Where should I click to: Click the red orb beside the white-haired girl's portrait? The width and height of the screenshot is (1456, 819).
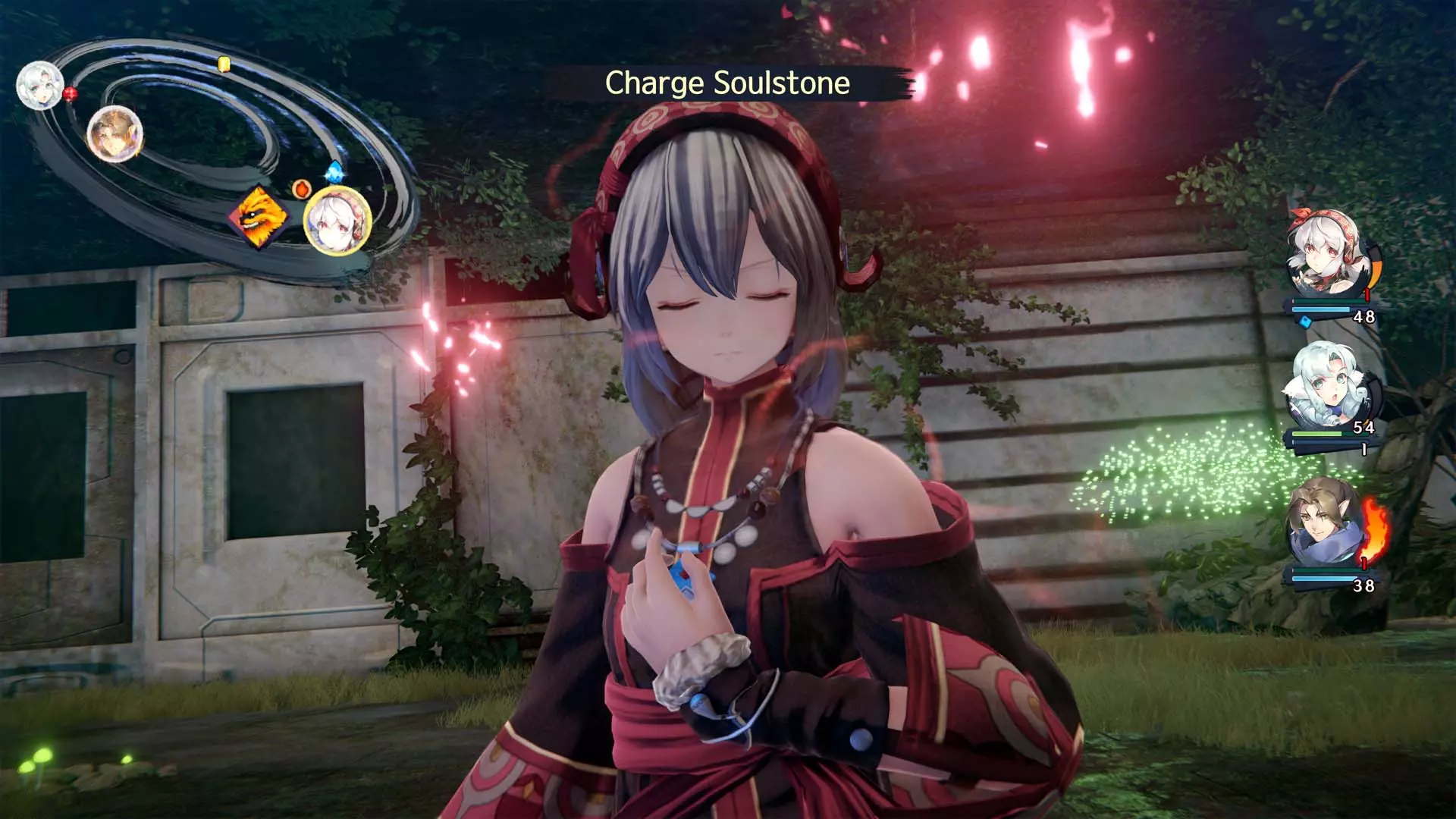pyautogui.click(x=70, y=93)
